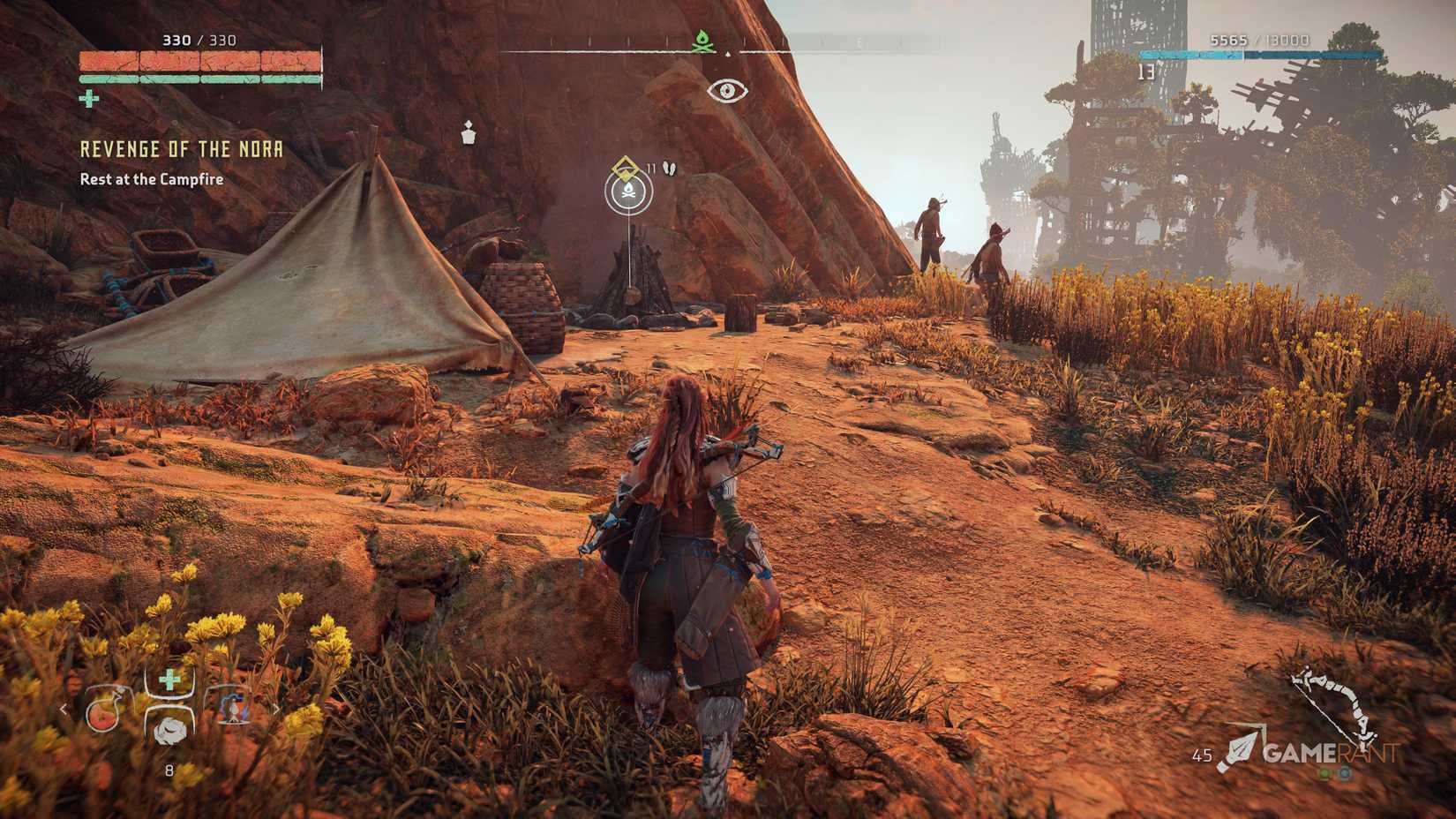Select the campfire quest marker icon
The height and width of the screenshot is (819, 1456).
[628, 190]
